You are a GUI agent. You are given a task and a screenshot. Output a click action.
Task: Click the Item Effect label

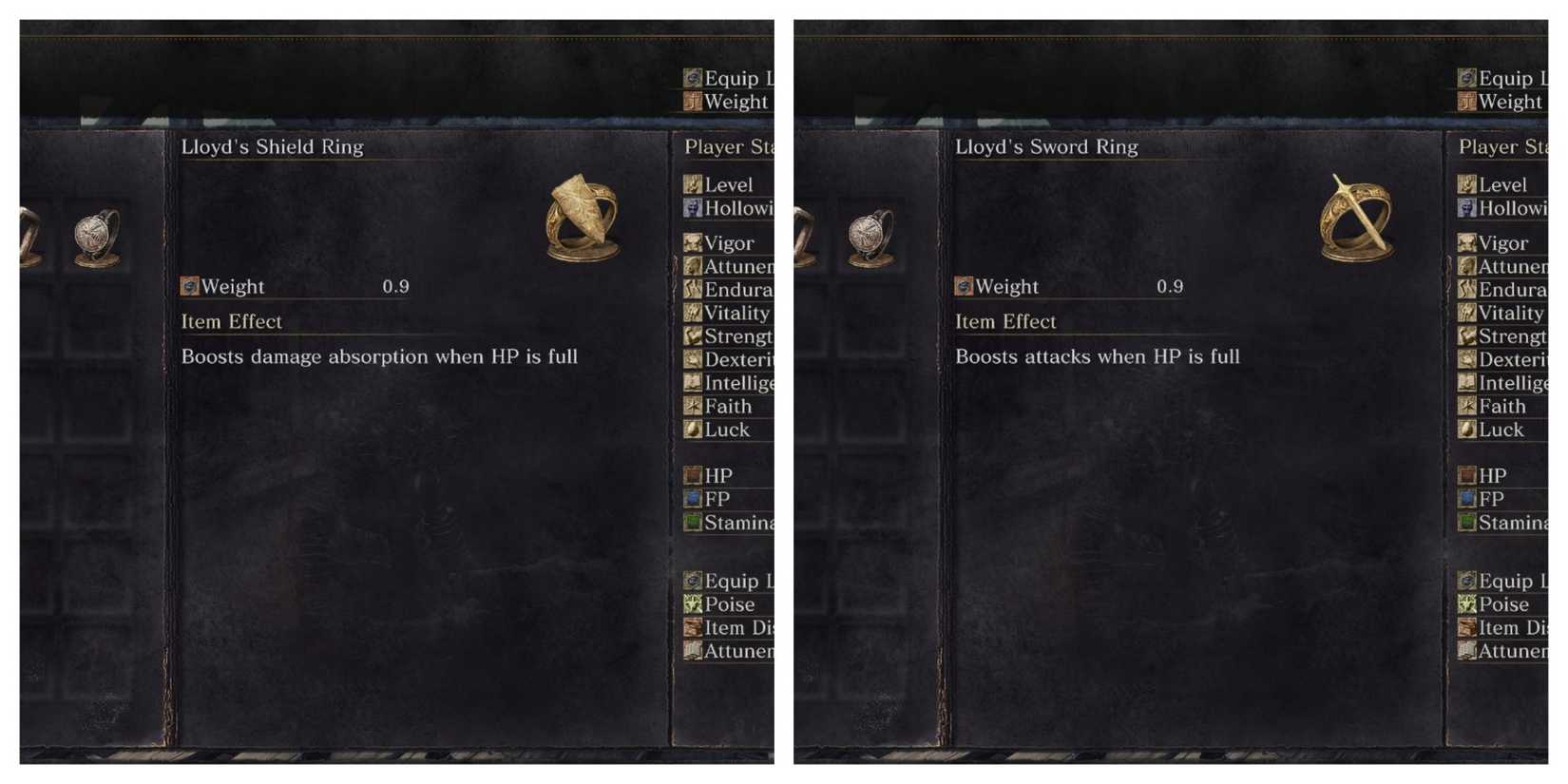(x=230, y=321)
